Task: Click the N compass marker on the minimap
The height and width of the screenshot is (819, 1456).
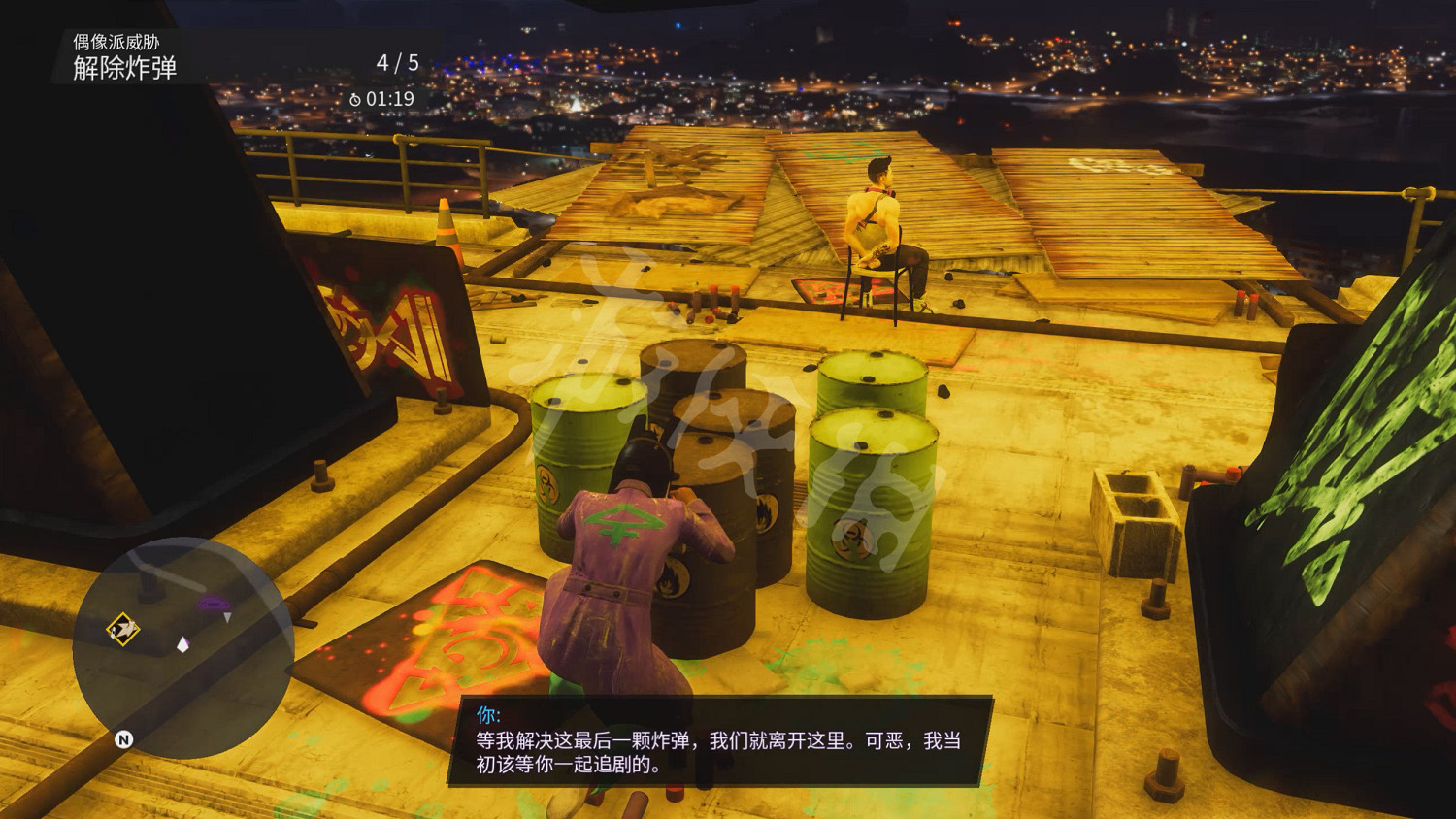Action: [x=124, y=739]
